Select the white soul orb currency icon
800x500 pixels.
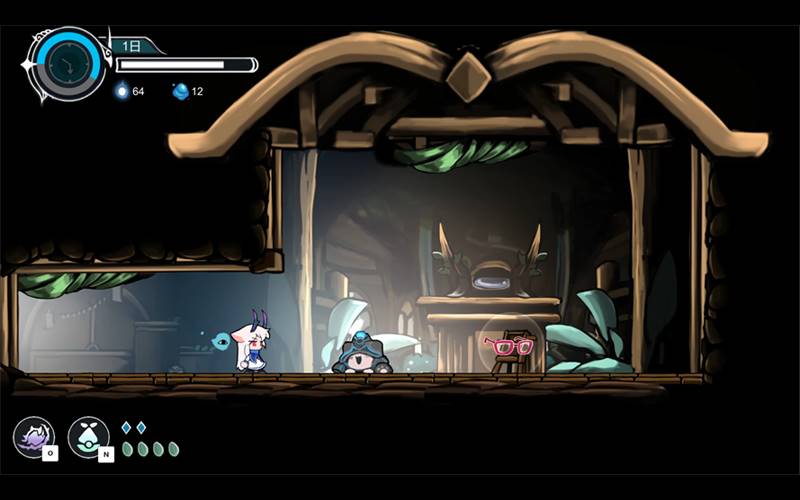[x=122, y=91]
